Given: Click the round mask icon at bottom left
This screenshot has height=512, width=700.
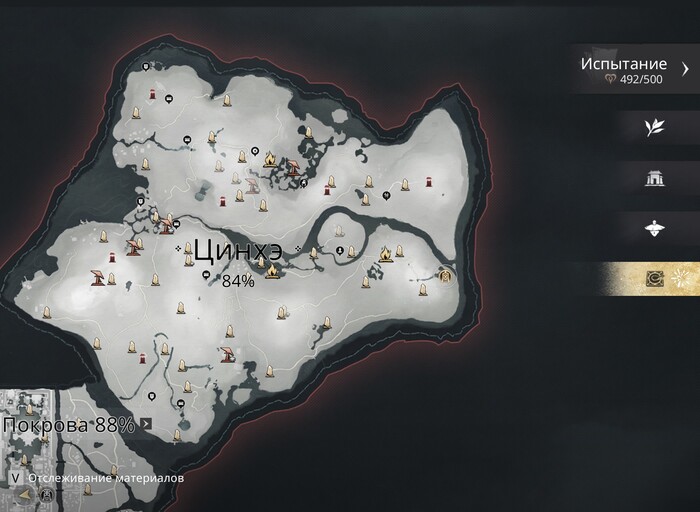Looking at the screenshot, I should coord(44,495).
